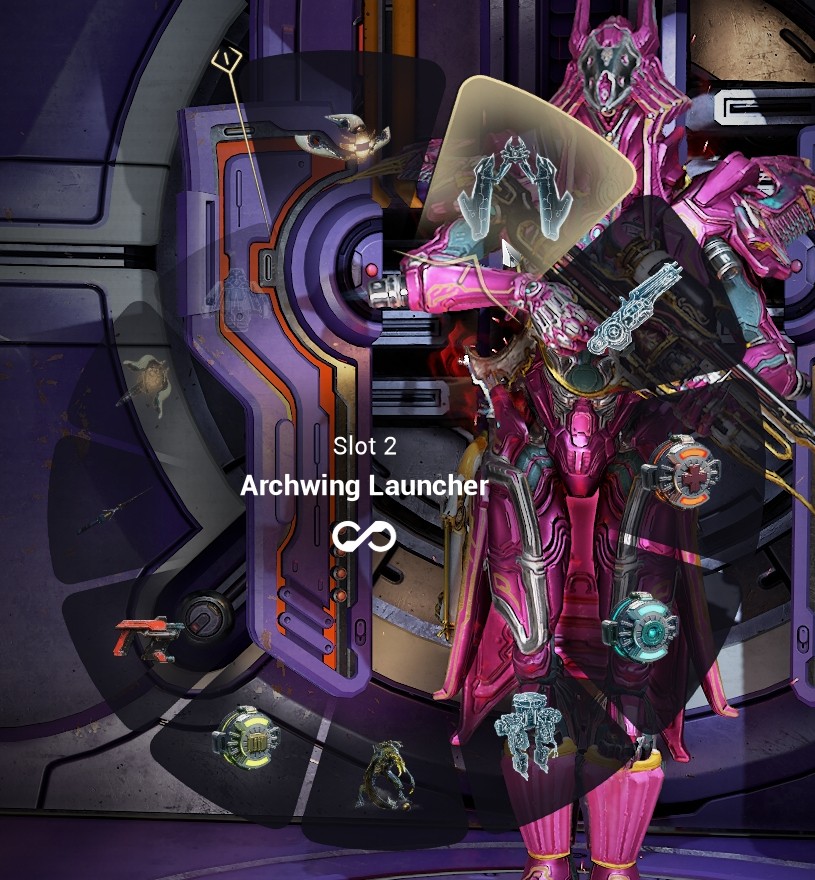This screenshot has height=880, width=815.
Task: Summon the Necramech from the gear wheel
Action: [x=527, y=735]
